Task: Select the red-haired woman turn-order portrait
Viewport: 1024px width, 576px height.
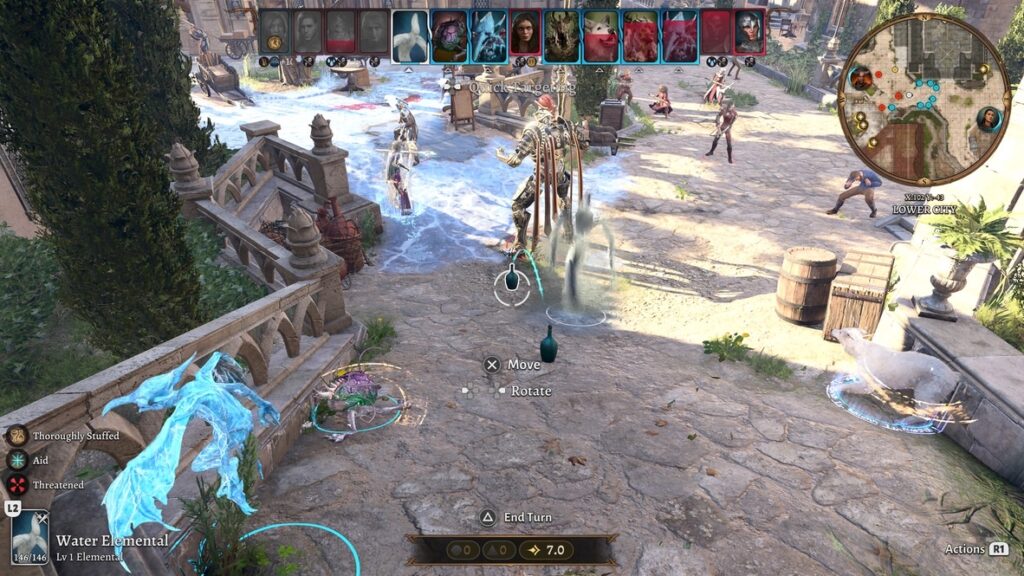Action: (x=525, y=37)
